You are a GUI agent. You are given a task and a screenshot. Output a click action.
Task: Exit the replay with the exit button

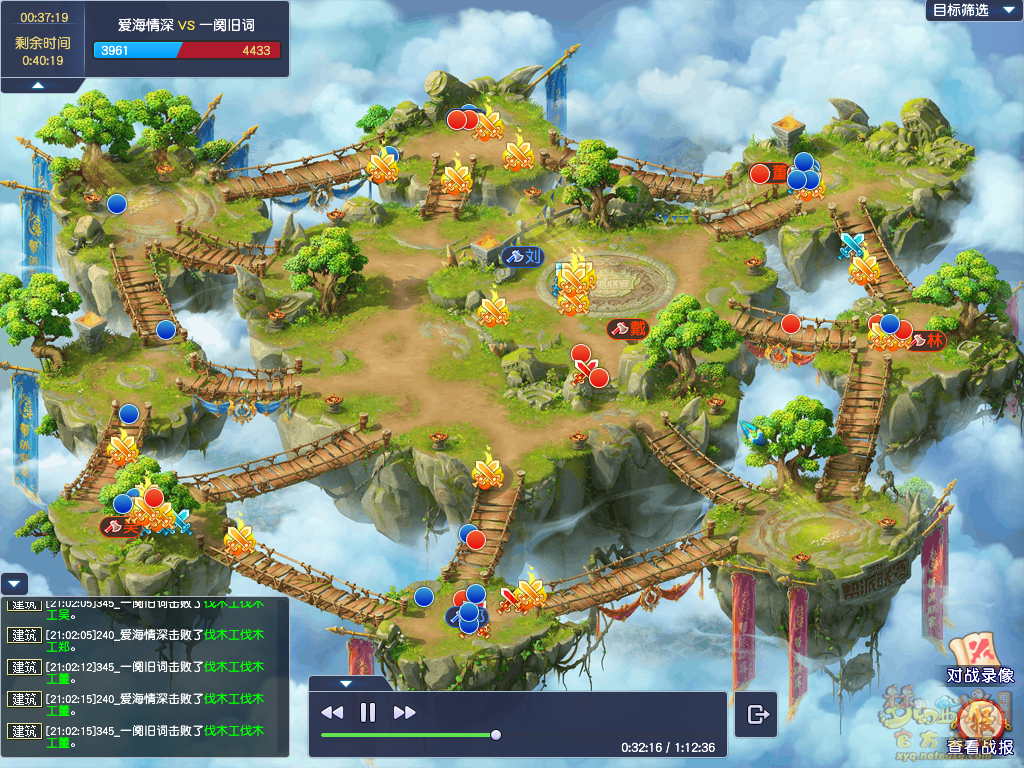pyautogui.click(x=757, y=714)
